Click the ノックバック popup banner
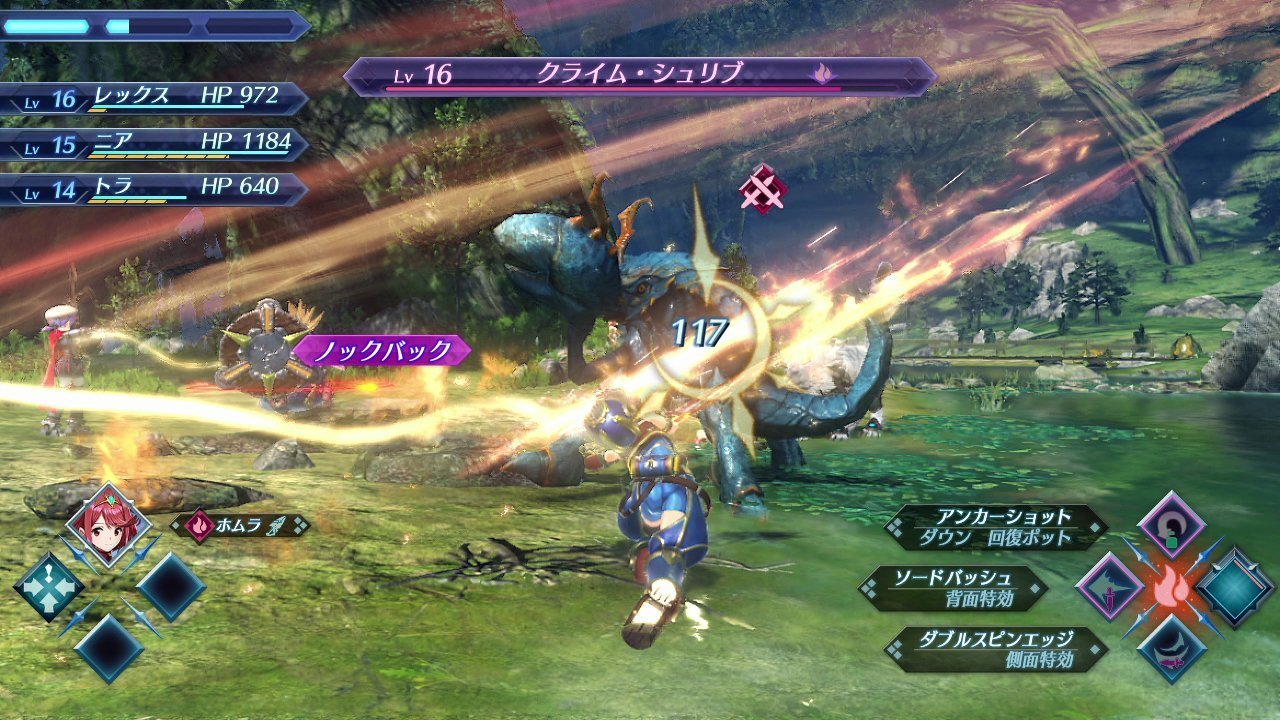Viewport: 1280px width, 720px height. coord(385,349)
